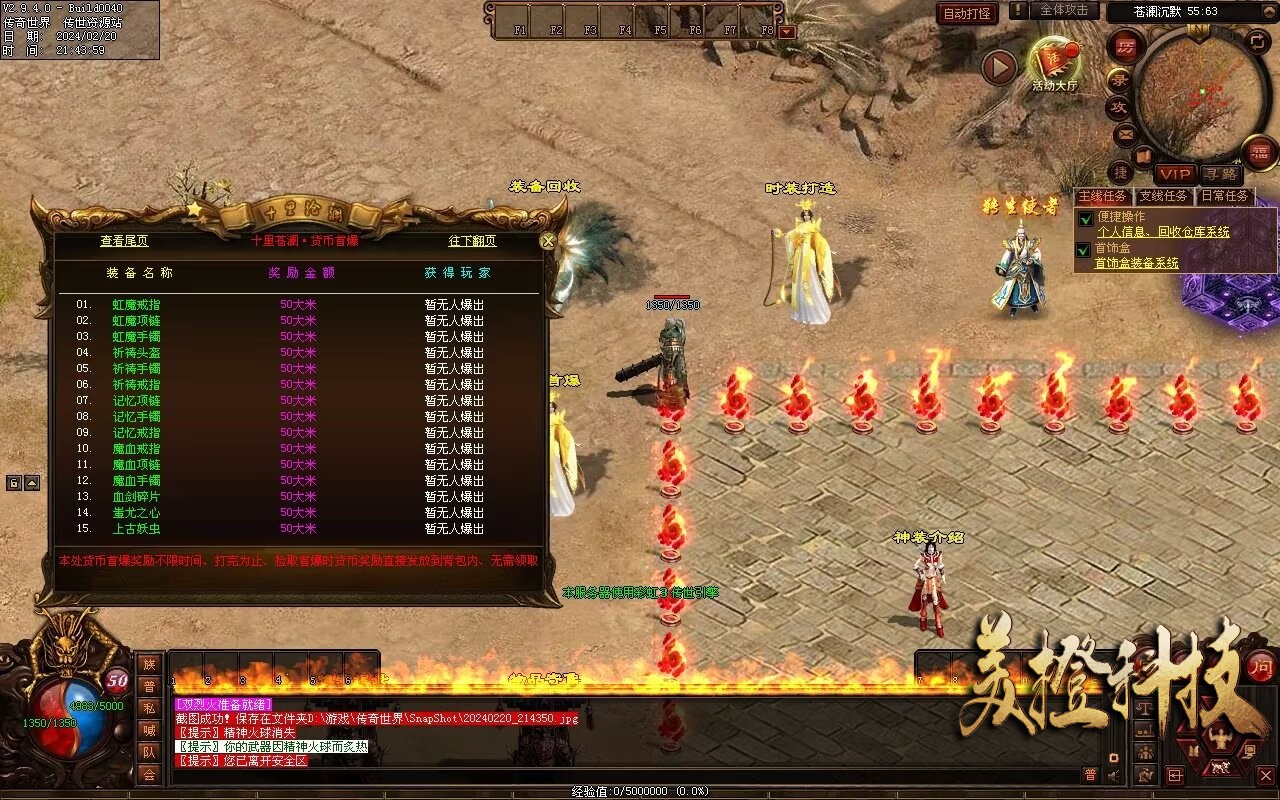Image resolution: width=1280 pixels, height=800 pixels.
Task: Open 个人信息、回收仓库系统 quest link
Action: (1163, 232)
